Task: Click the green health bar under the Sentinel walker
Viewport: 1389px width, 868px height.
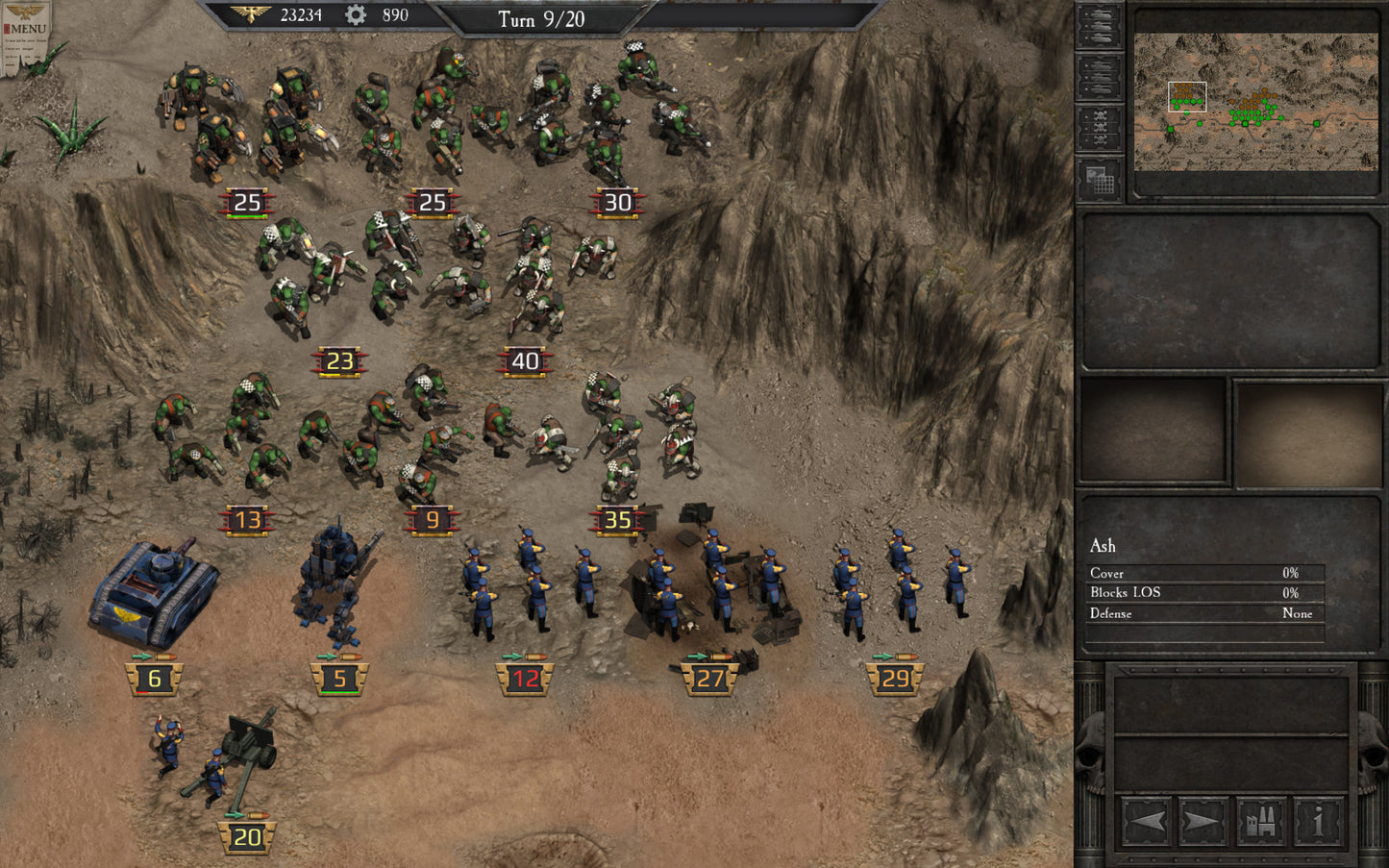Action: pos(338,694)
